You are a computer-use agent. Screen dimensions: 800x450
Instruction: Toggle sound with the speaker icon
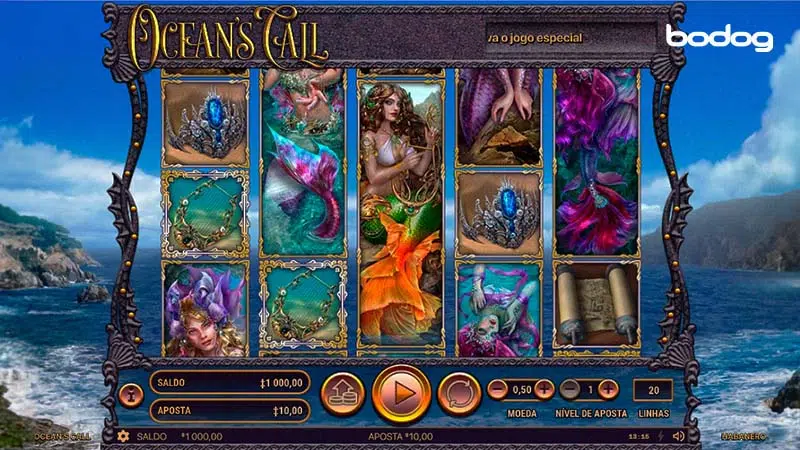point(679,436)
